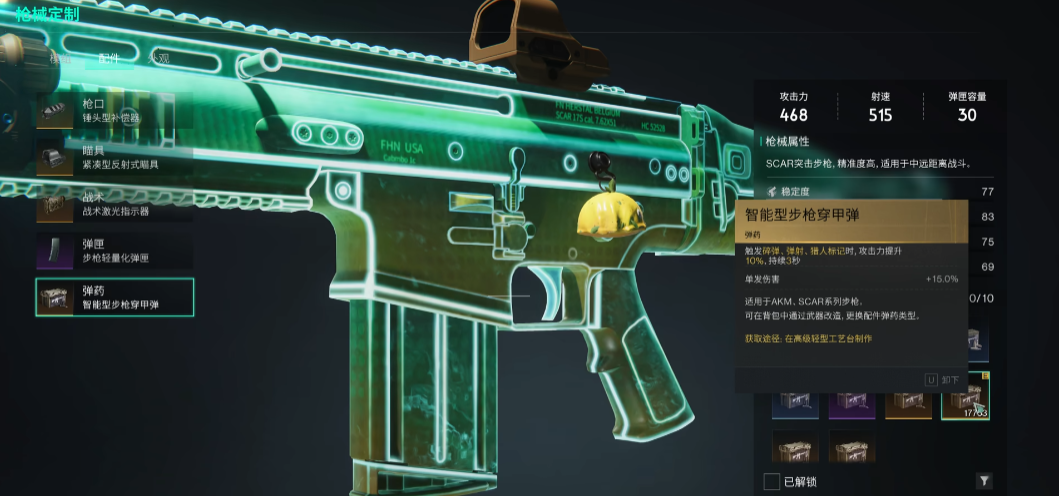Switch to the 外观 appearance tab
The image size is (1059, 496).
click(158, 58)
